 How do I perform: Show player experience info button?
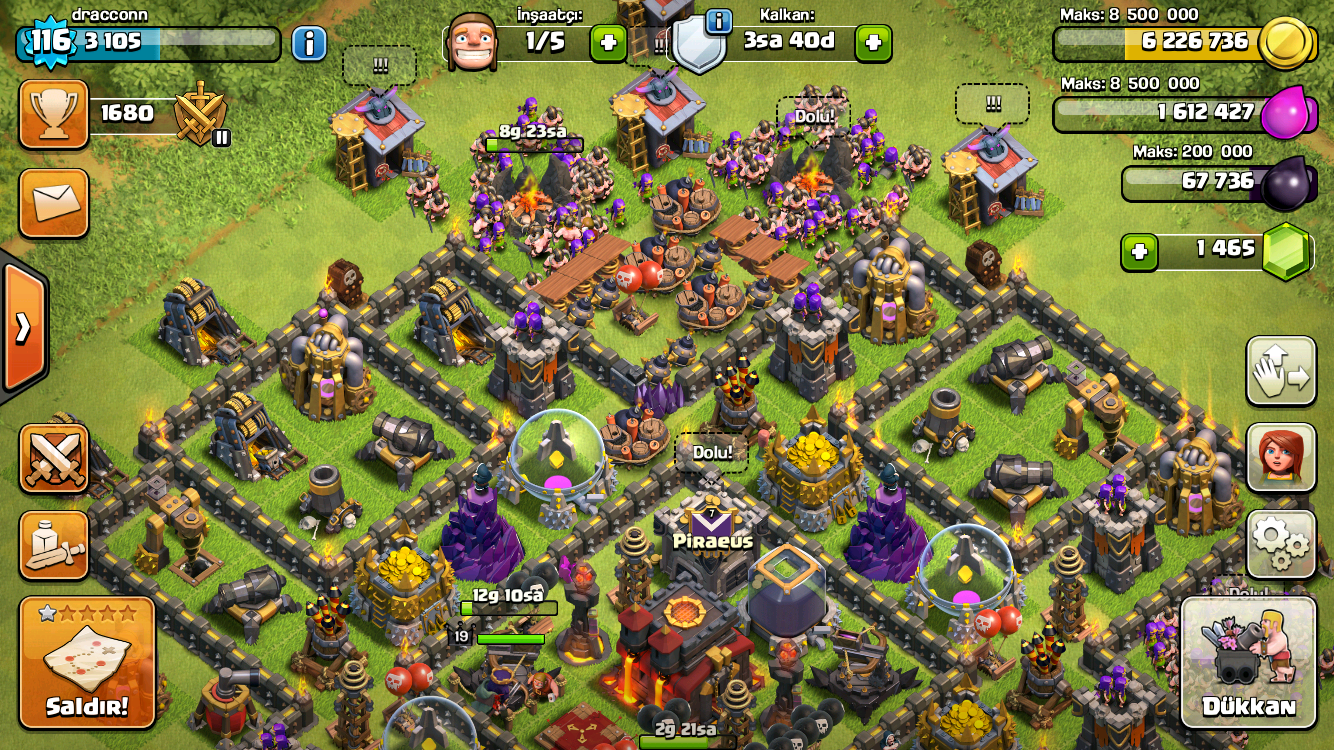pyautogui.click(x=309, y=43)
